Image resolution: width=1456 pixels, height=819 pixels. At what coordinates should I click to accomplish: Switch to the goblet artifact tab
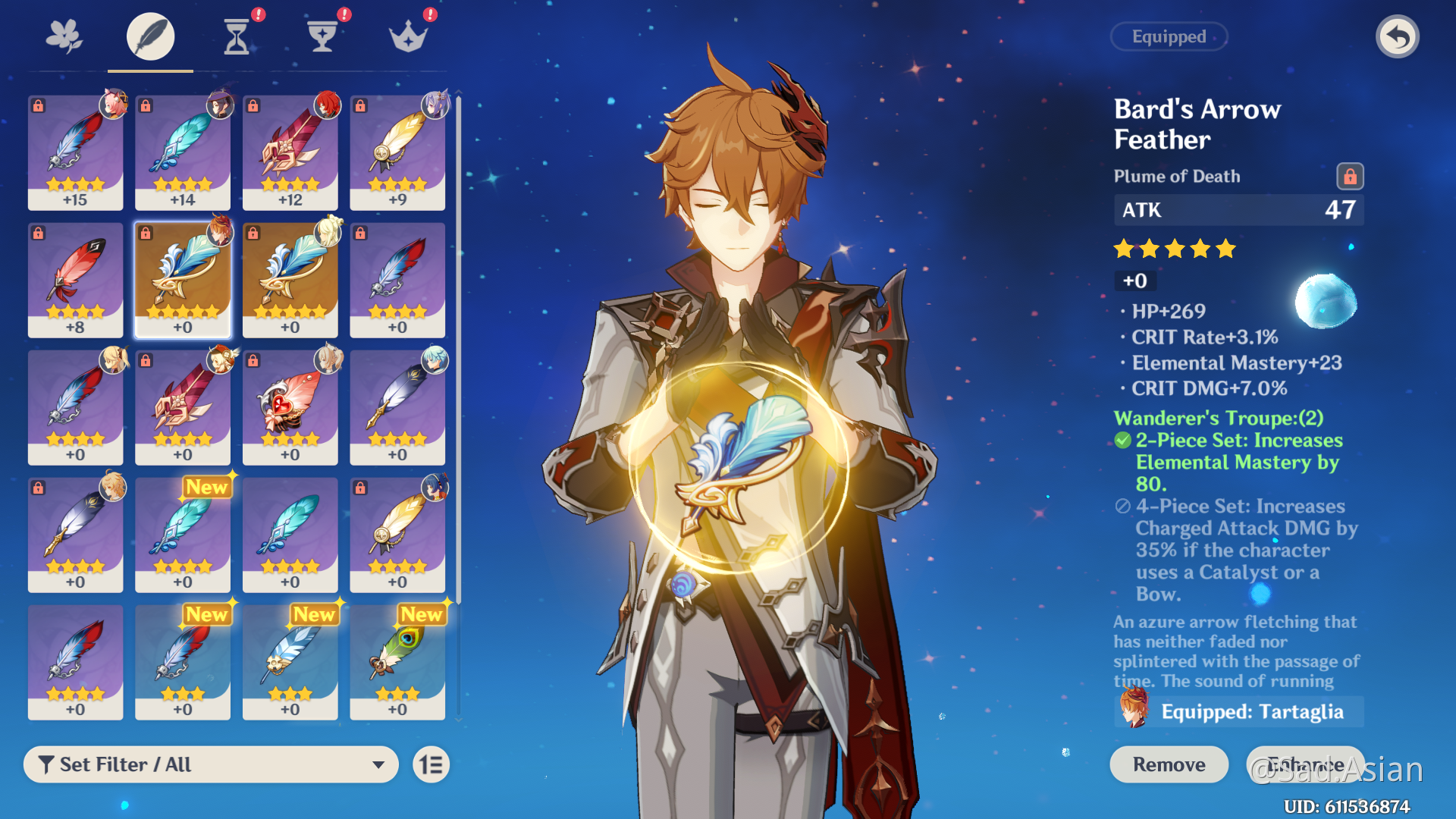[x=322, y=36]
